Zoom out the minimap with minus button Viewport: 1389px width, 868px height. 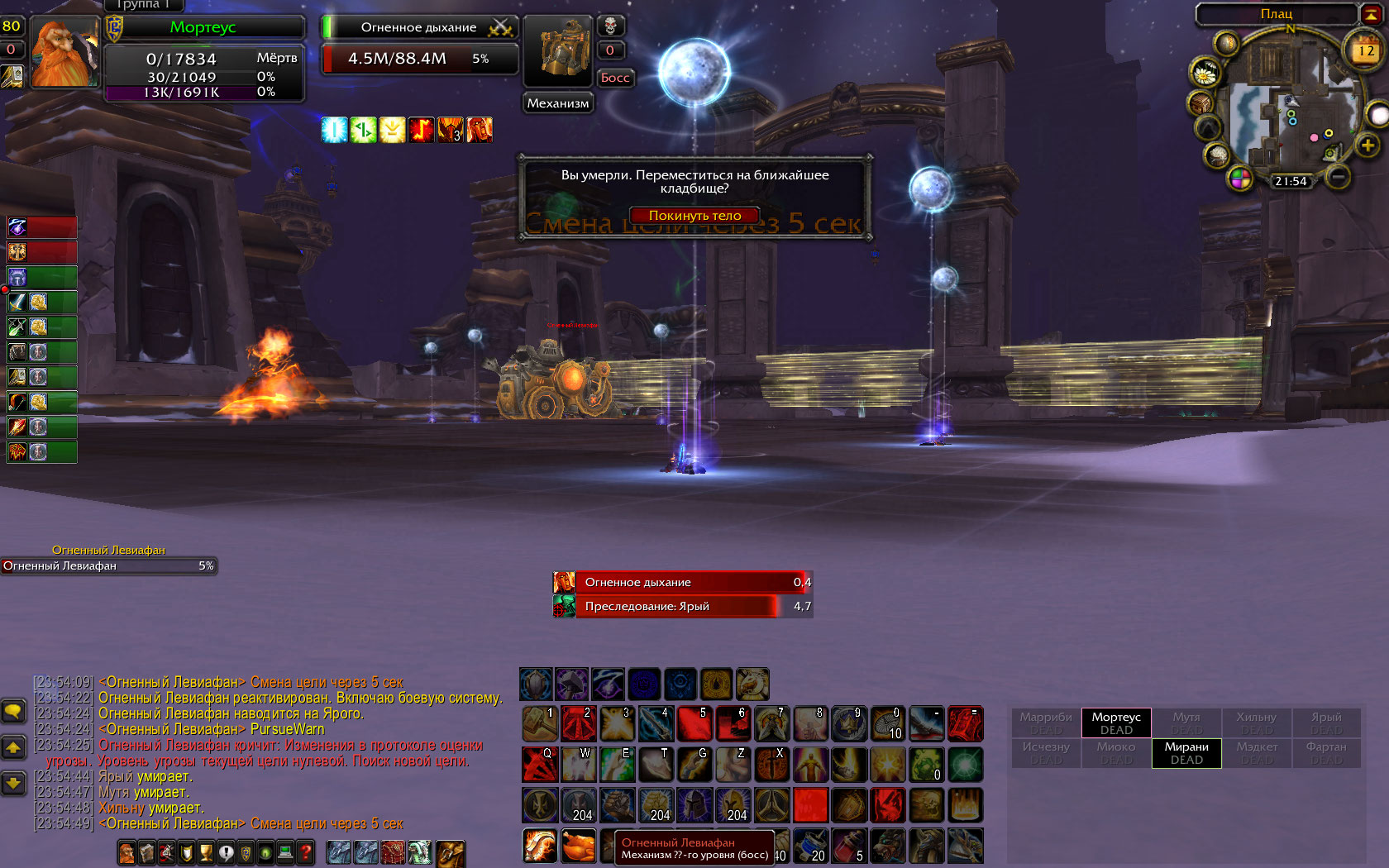(x=1337, y=176)
